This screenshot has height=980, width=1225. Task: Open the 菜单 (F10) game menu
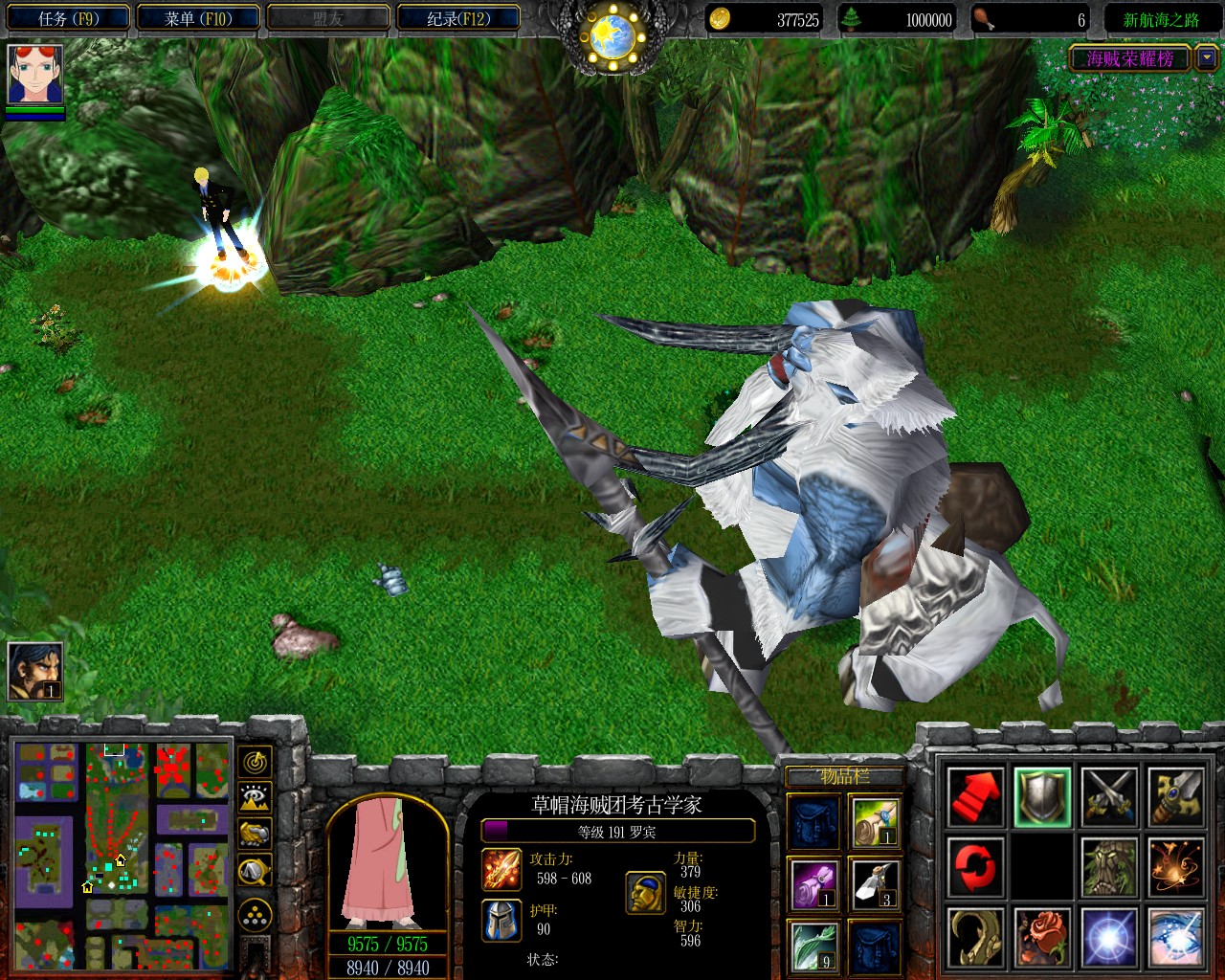198,18
